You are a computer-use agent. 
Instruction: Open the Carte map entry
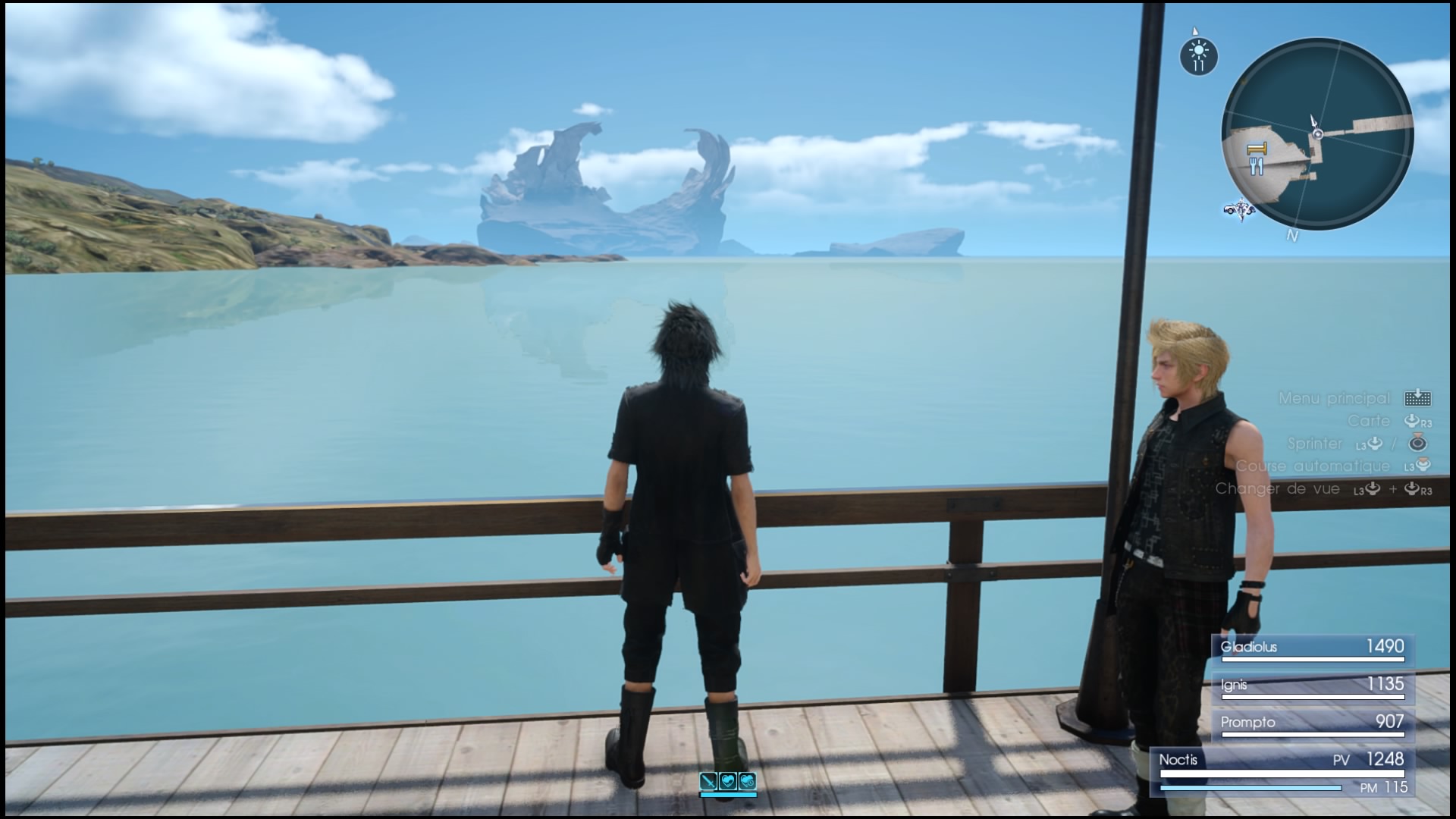tap(1369, 421)
